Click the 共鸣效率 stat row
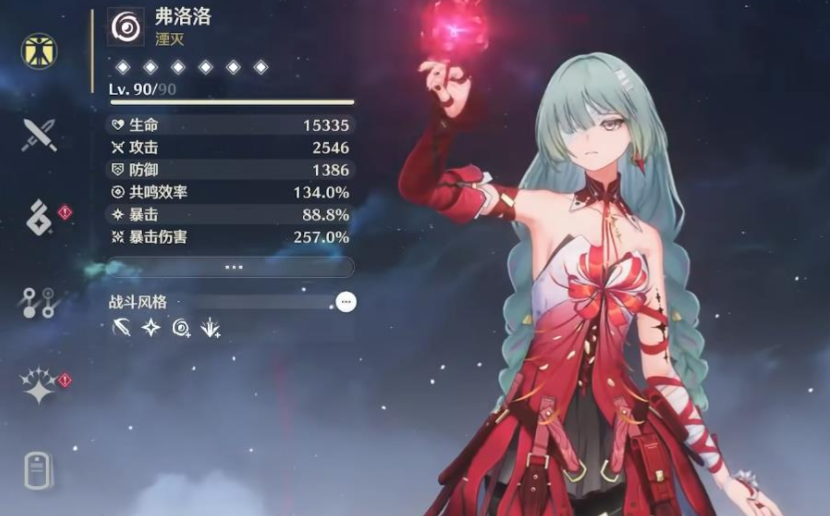Image resolution: width=830 pixels, height=516 pixels. pyautogui.click(x=230, y=192)
